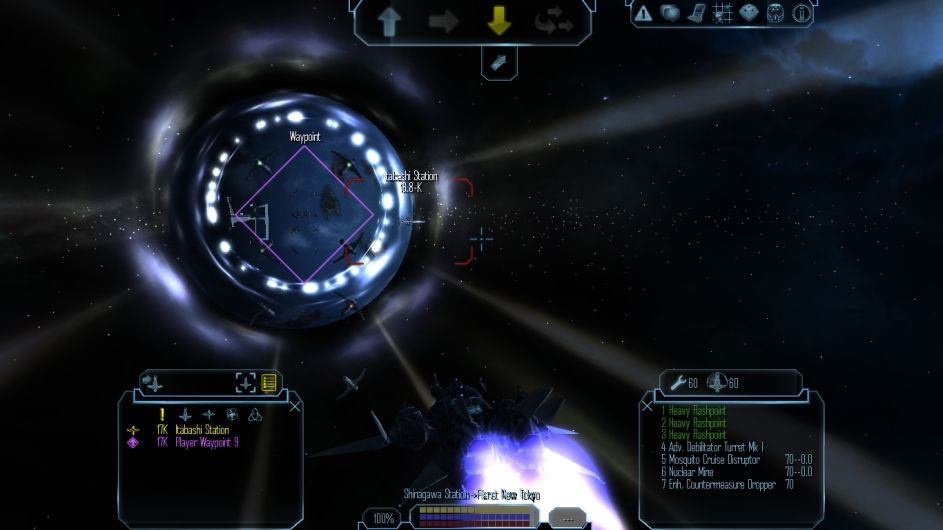This screenshot has width=943, height=530.
Task: Open the chat bubbles panel
Action: (670, 13)
